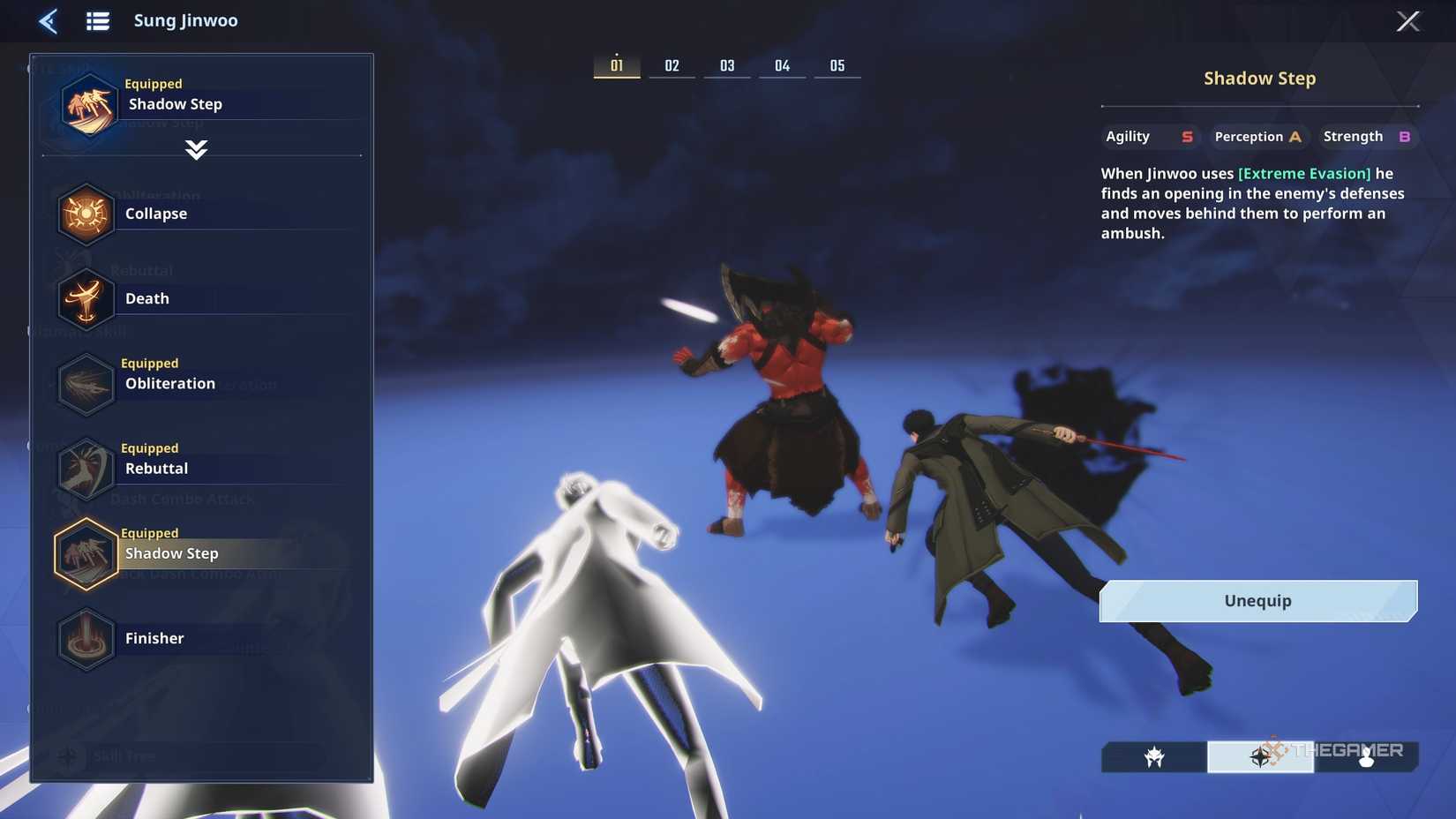The height and width of the screenshot is (819, 1456).
Task: Click the Agility S stat badge
Action: coord(1150,136)
